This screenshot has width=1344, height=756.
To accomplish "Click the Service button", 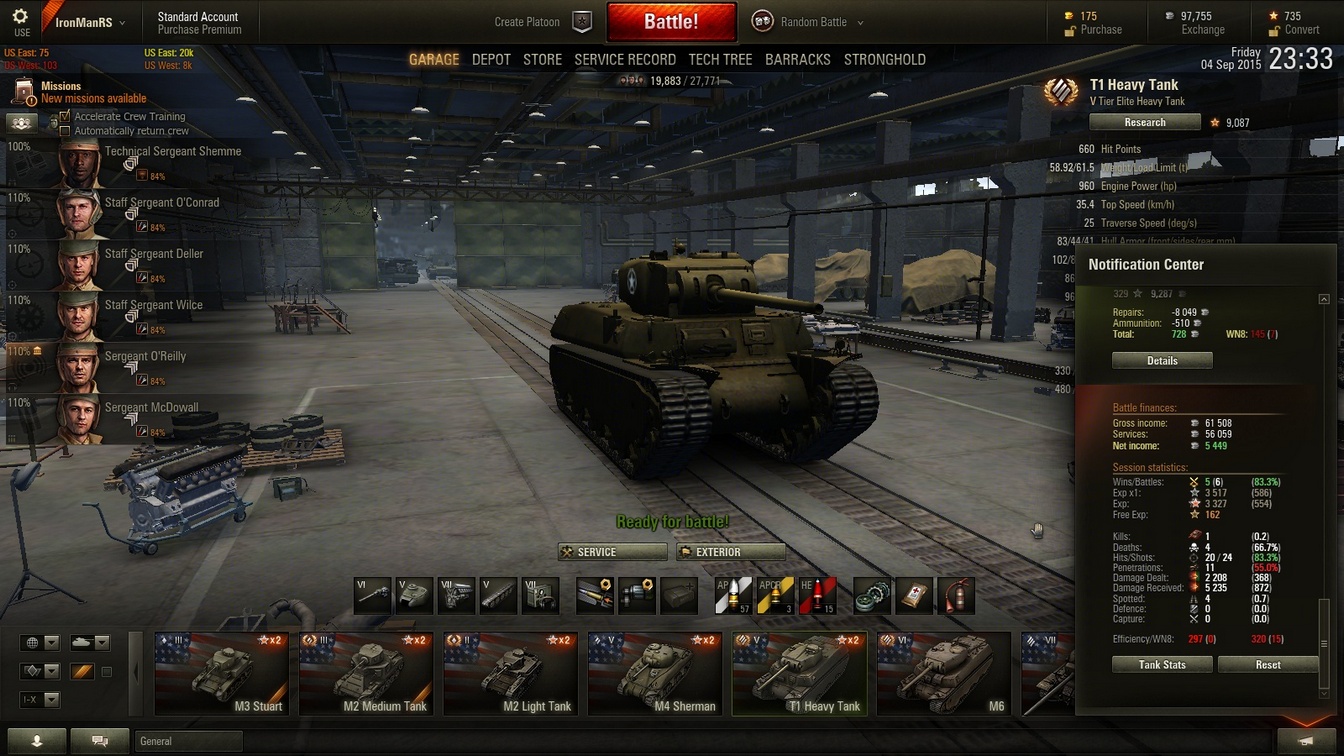I will [x=612, y=552].
